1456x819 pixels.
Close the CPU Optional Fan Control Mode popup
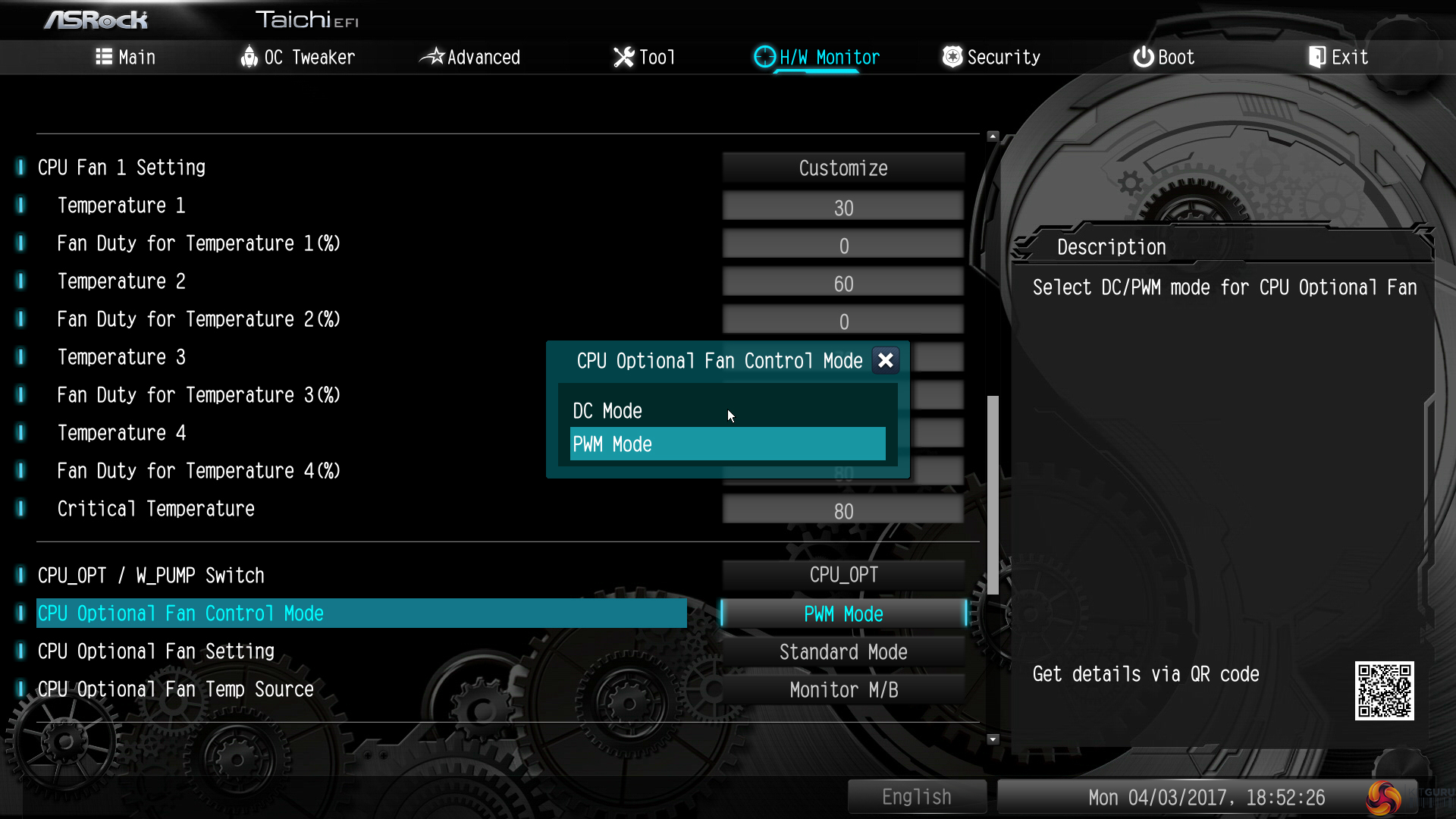pos(885,361)
